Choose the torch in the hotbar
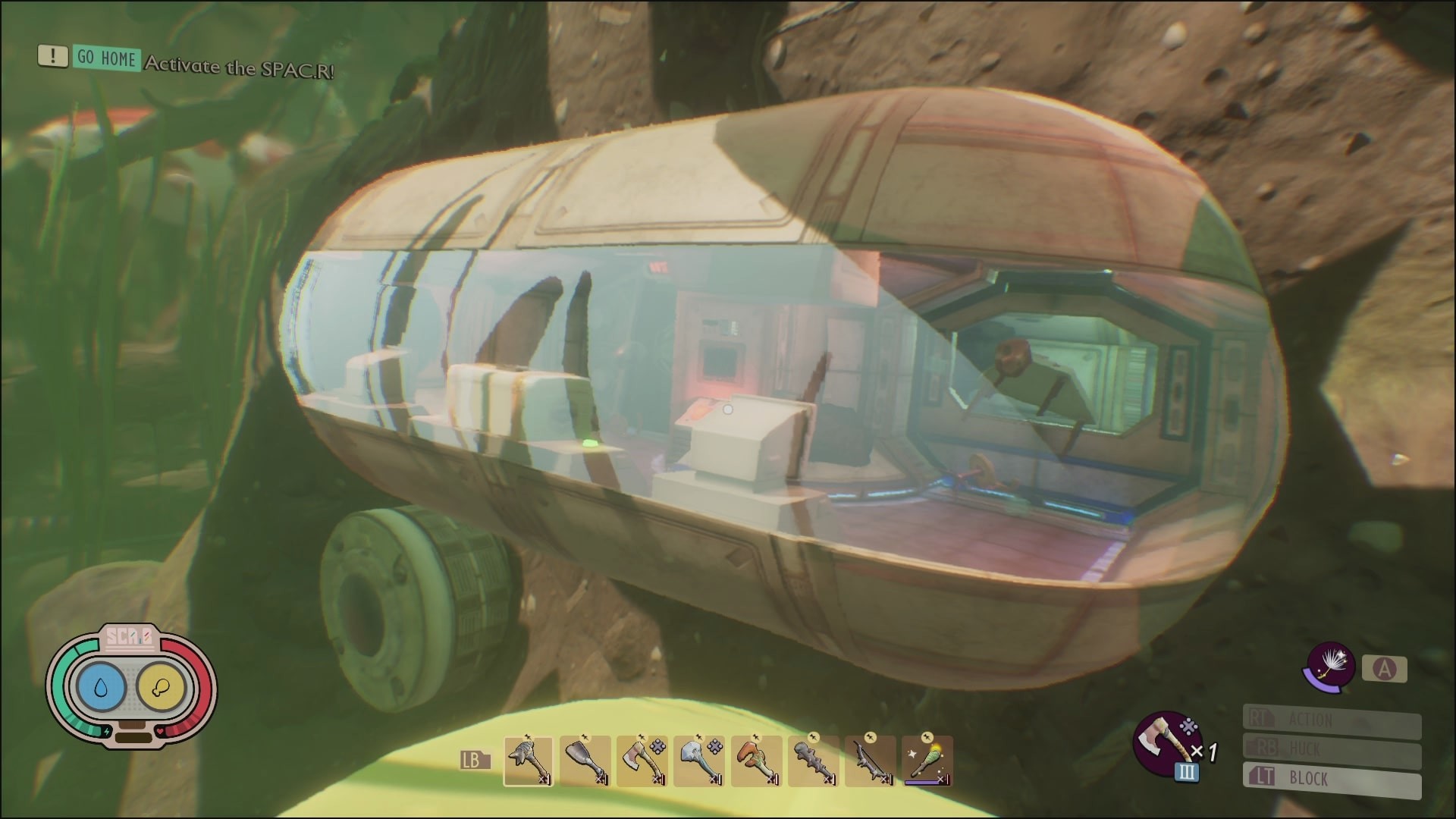The width and height of the screenshot is (1456, 819). pyautogui.click(x=927, y=761)
